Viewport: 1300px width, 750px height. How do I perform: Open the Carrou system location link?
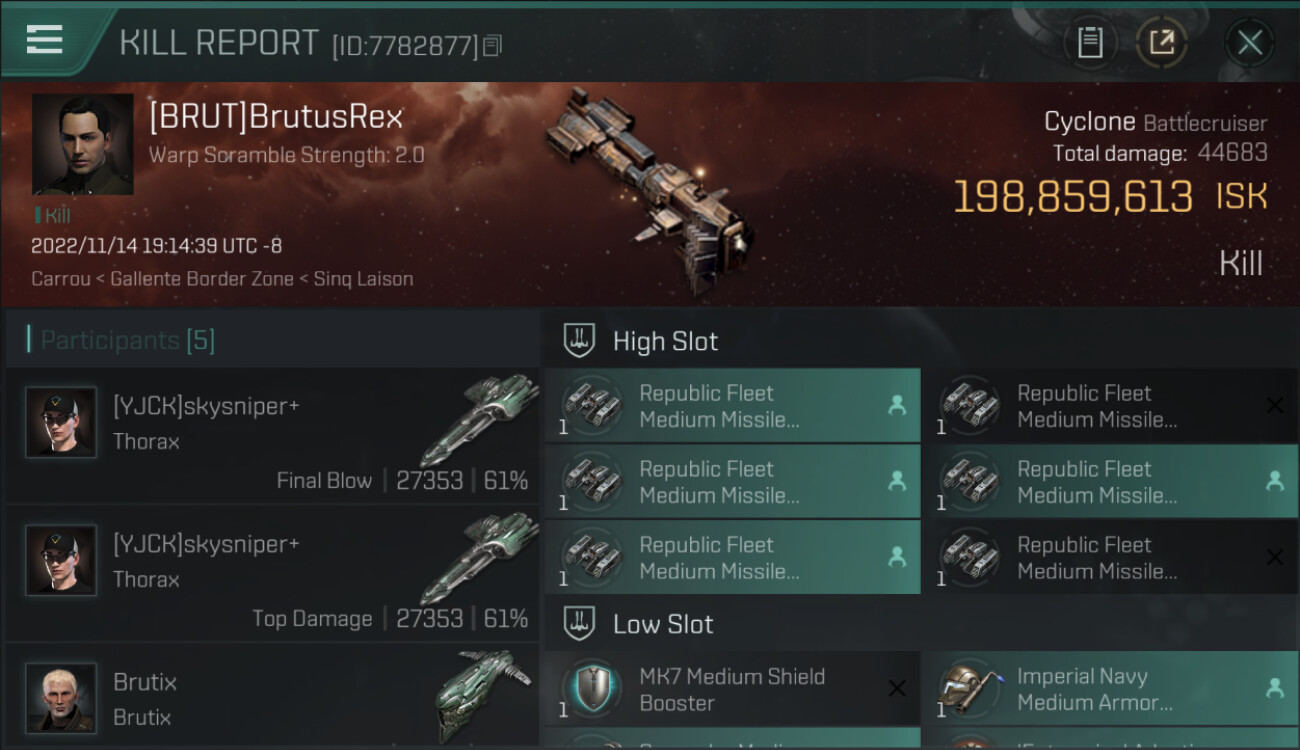(x=61, y=279)
